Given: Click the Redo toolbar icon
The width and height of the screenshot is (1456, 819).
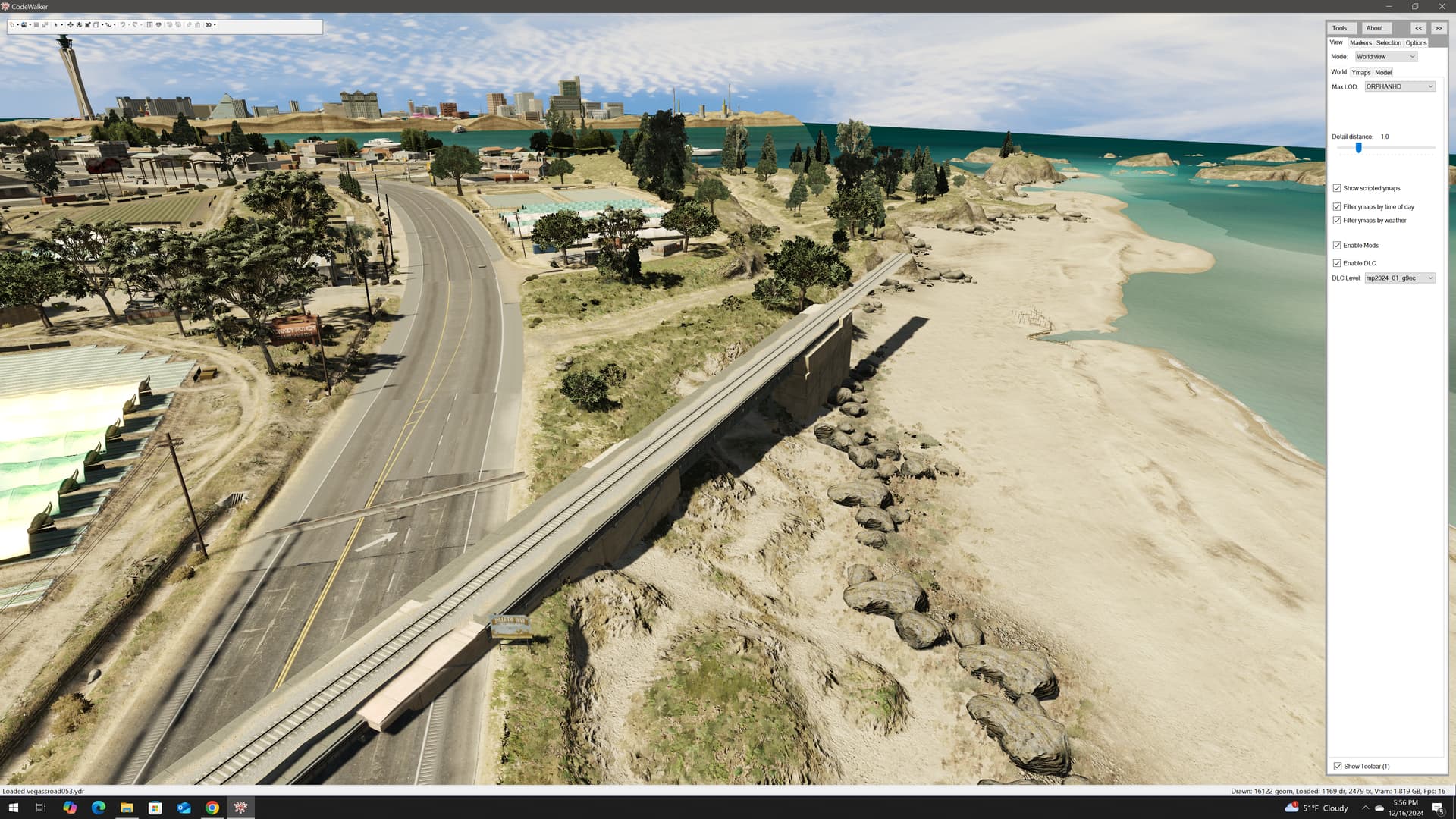Looking at the screenshot, I should pyautogui.click(x=135, y=25).
